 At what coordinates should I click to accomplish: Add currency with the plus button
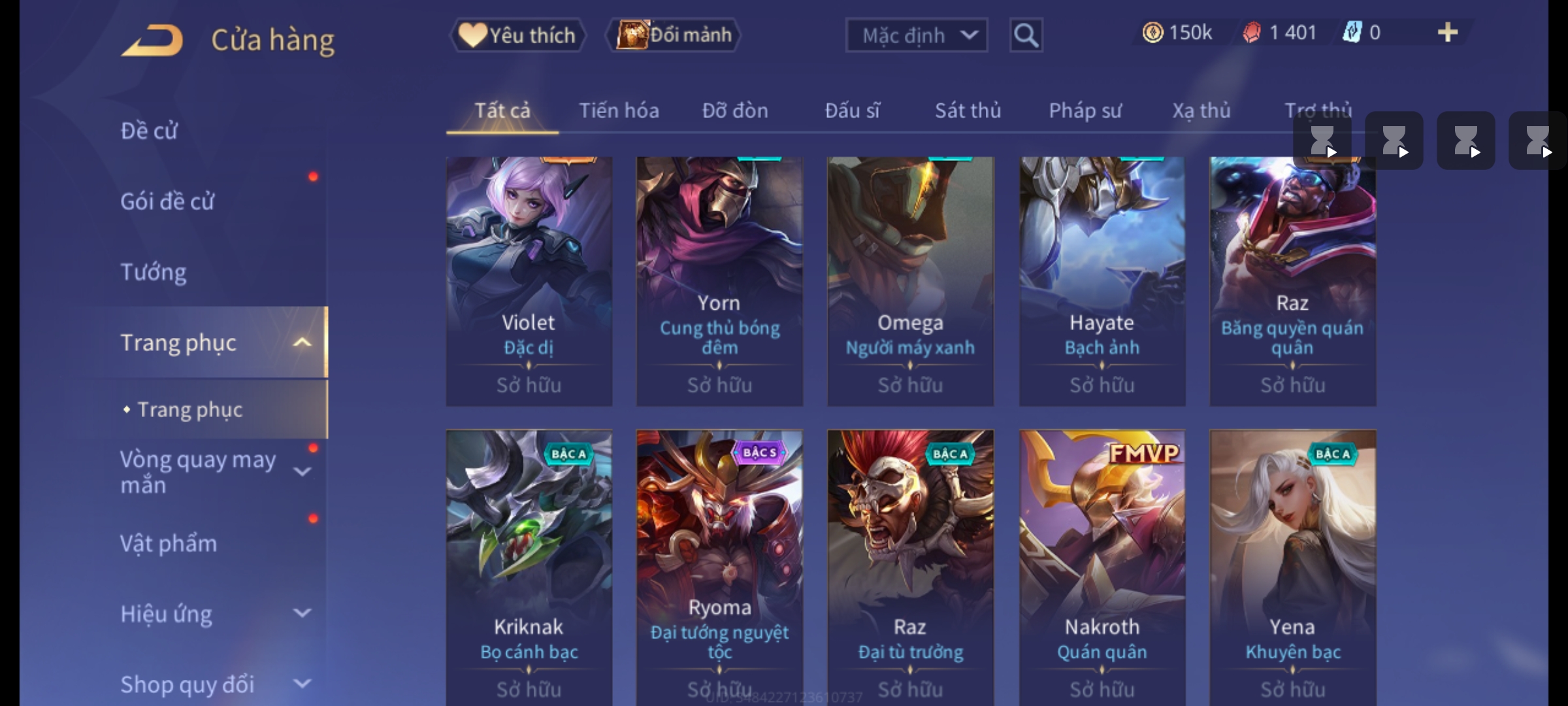click(1448, 33)
